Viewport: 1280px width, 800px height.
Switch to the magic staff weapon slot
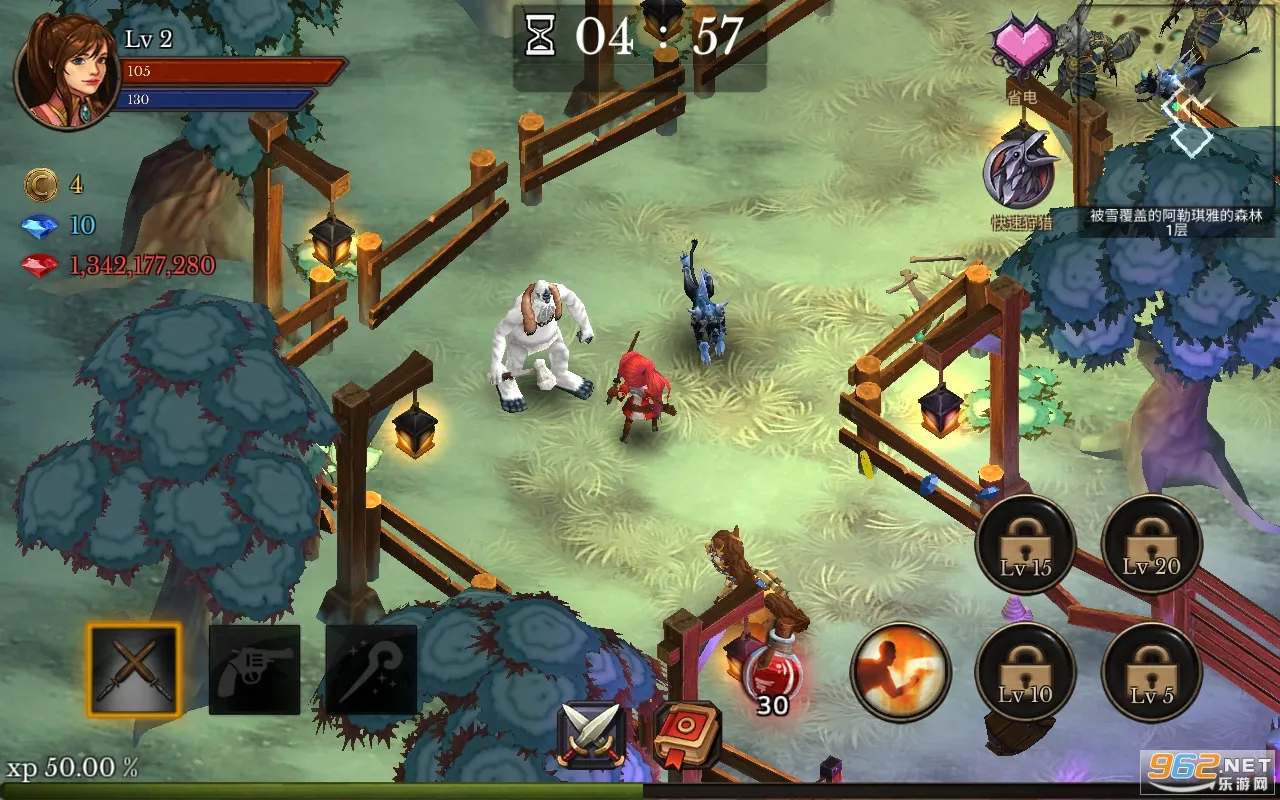pyautogui.click(x=371, y=670)
